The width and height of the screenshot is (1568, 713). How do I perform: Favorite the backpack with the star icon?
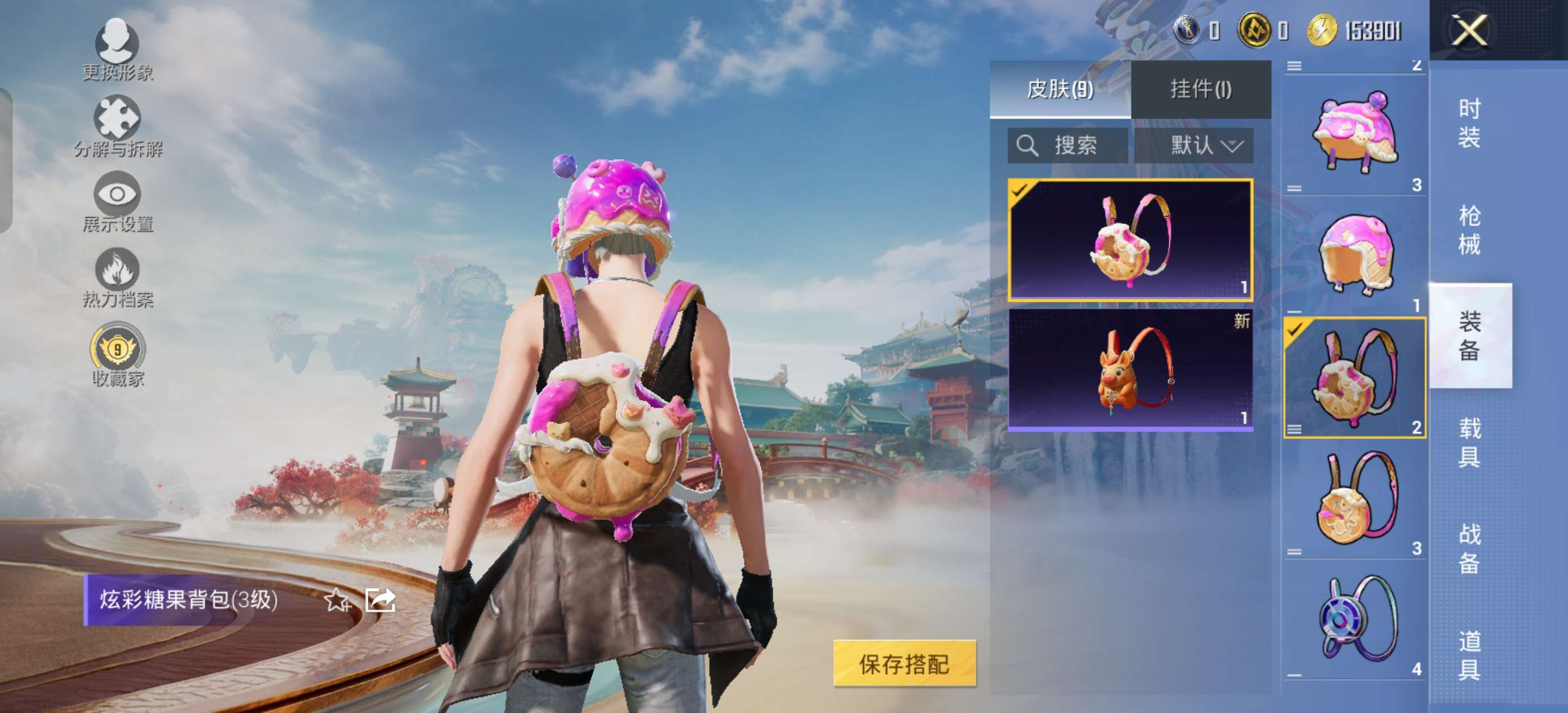337,600
